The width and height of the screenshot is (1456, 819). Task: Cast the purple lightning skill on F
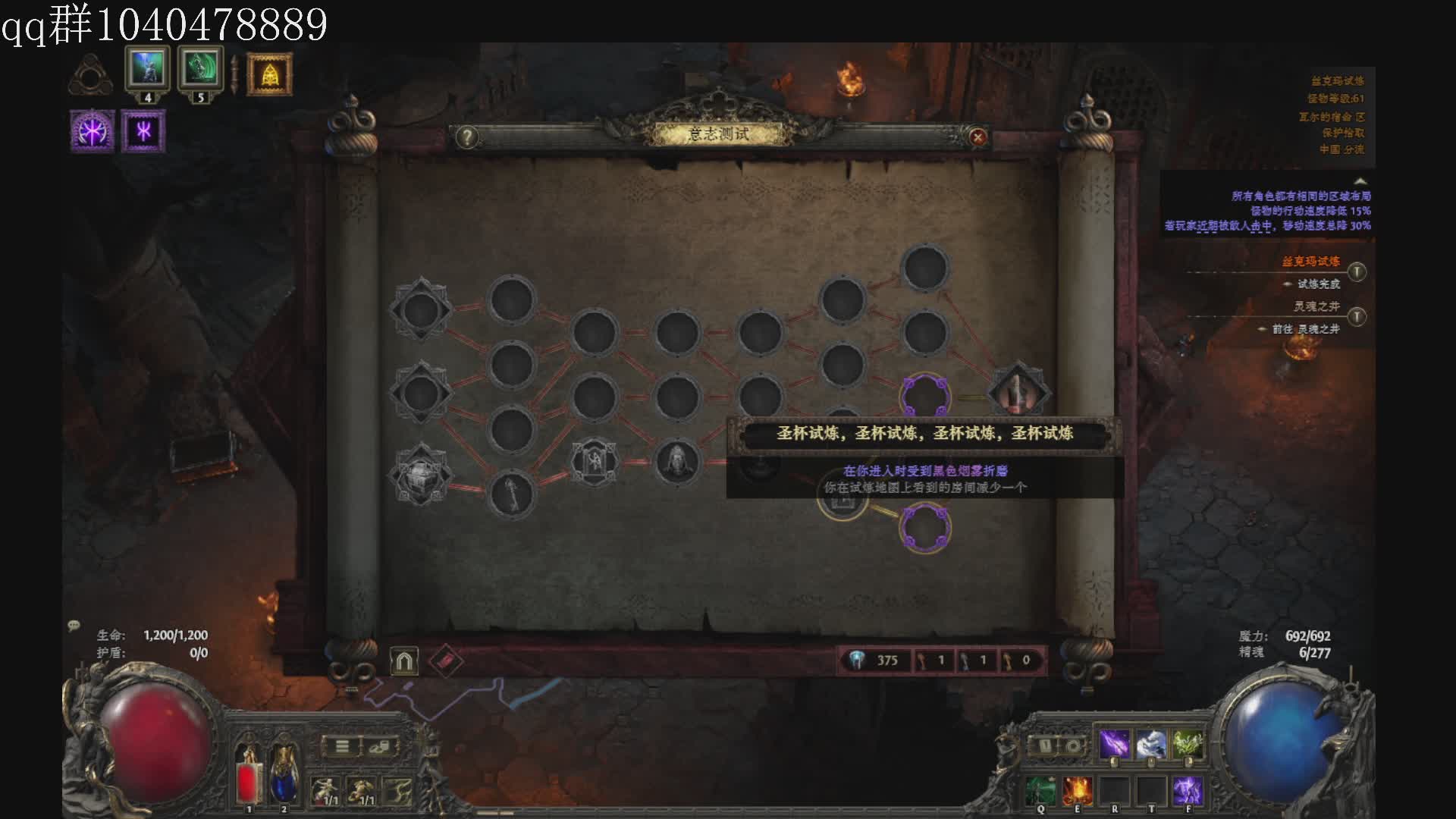[x=1188, y=791]
